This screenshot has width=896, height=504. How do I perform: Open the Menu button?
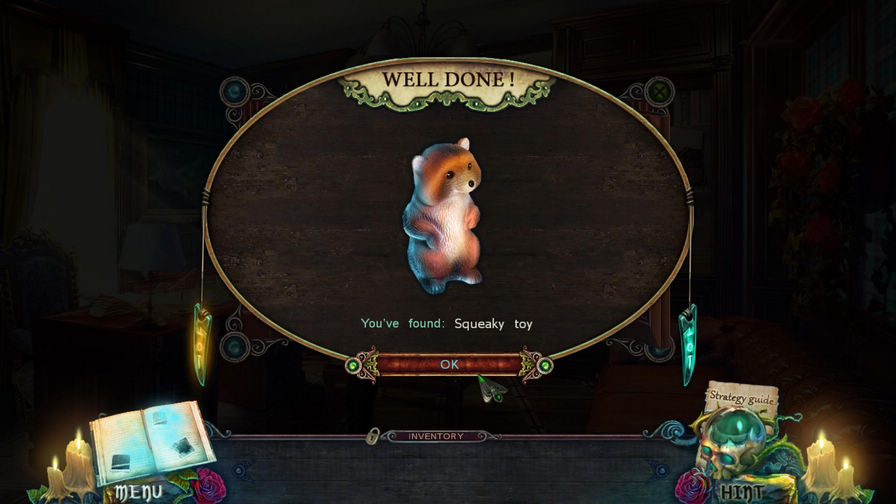point(139,492)
